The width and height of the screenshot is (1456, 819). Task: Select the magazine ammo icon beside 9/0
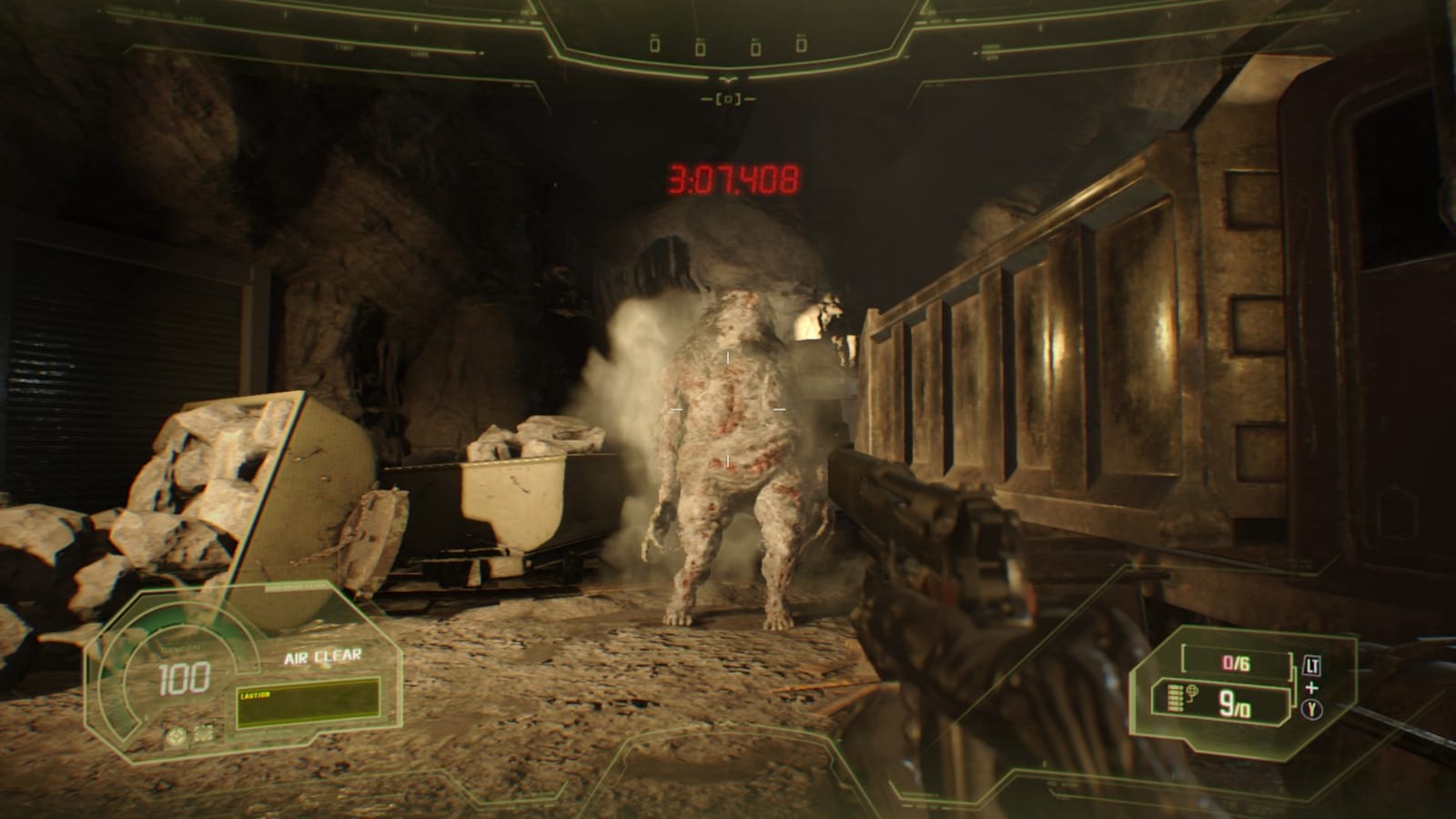coord(1174,698)
